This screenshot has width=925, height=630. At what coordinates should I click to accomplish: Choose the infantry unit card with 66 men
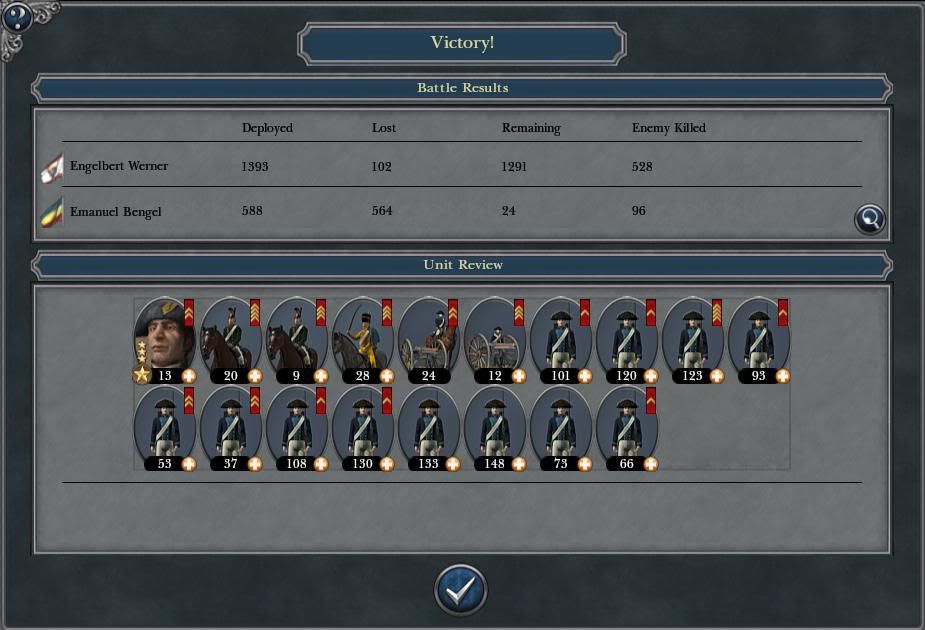tap(627, 427)
